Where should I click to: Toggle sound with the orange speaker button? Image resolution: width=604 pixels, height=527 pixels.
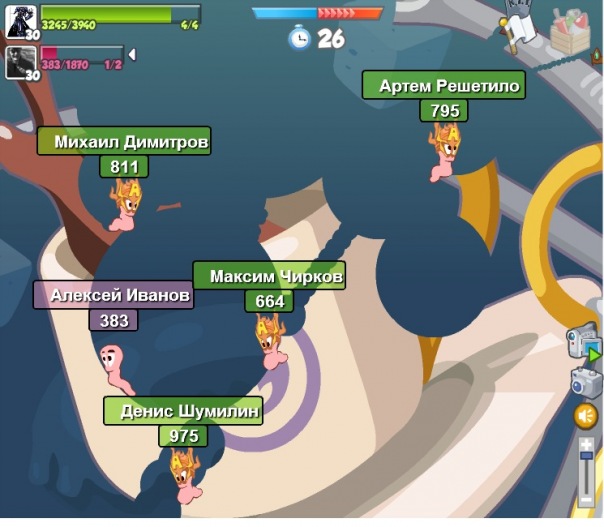pyautogui.click(x=586, y=416)
